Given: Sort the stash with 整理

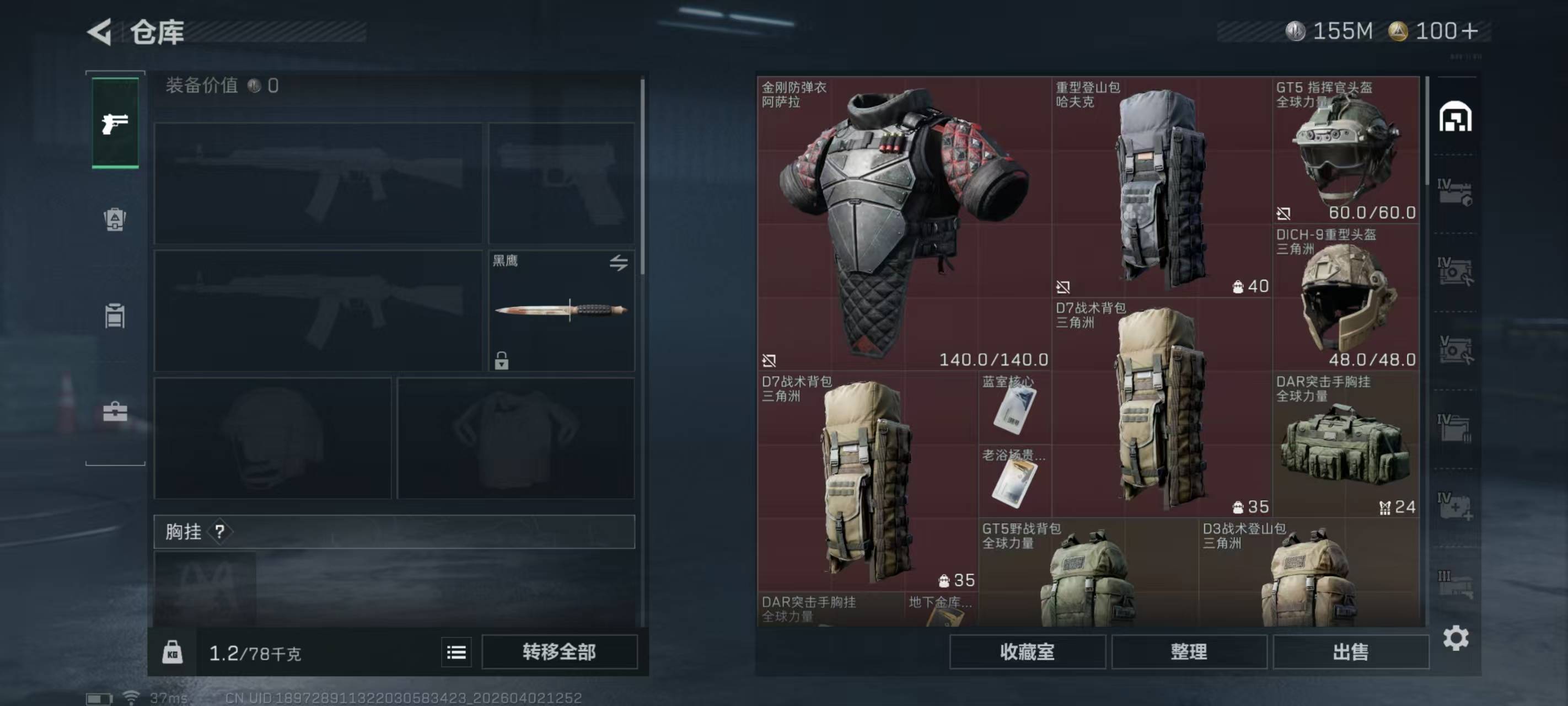Looking at the screenshot, I should (x=1189, y=652).
